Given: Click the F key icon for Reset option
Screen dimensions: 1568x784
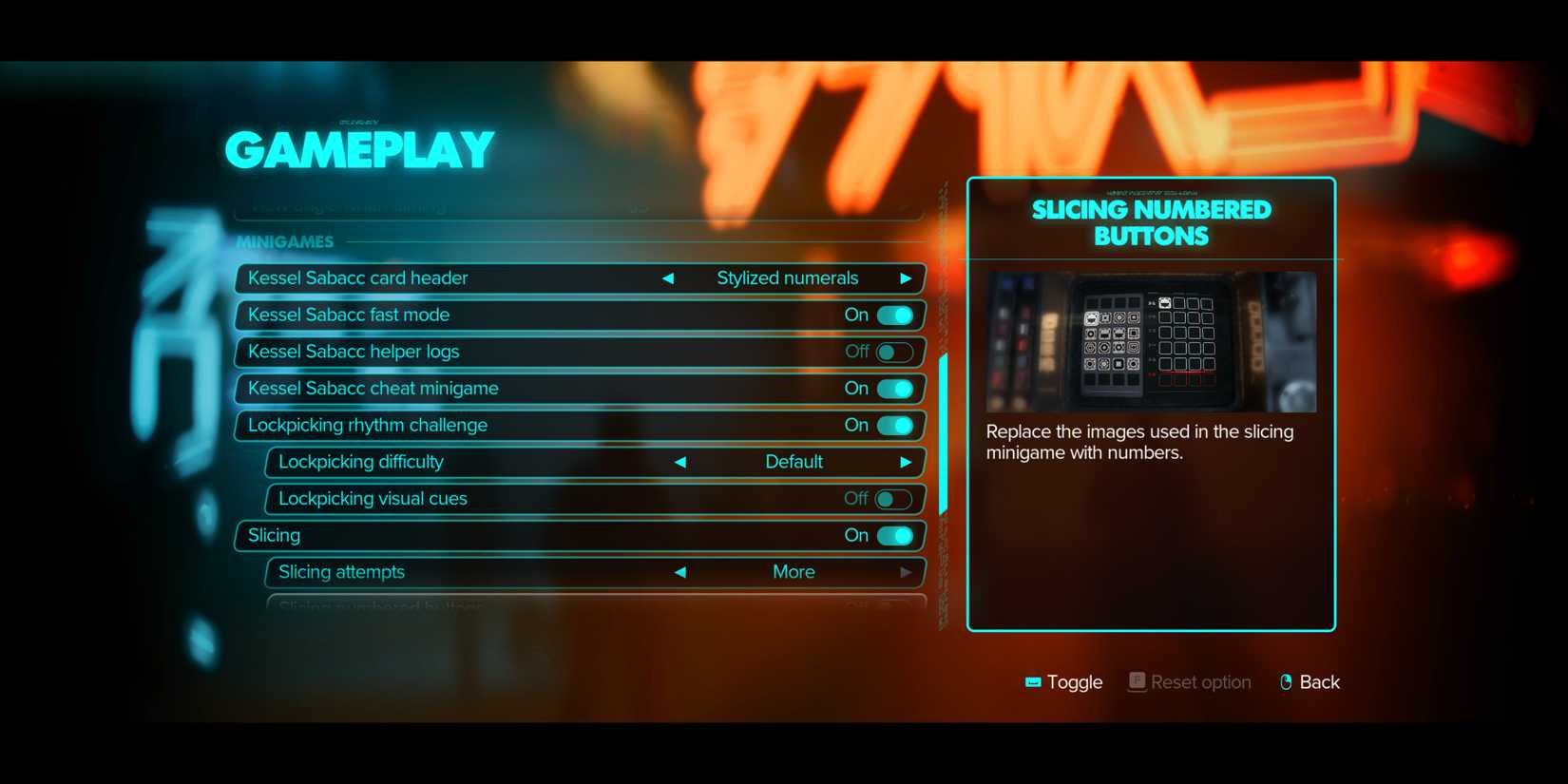Looking at the screenshot, I should (1136, 681).
